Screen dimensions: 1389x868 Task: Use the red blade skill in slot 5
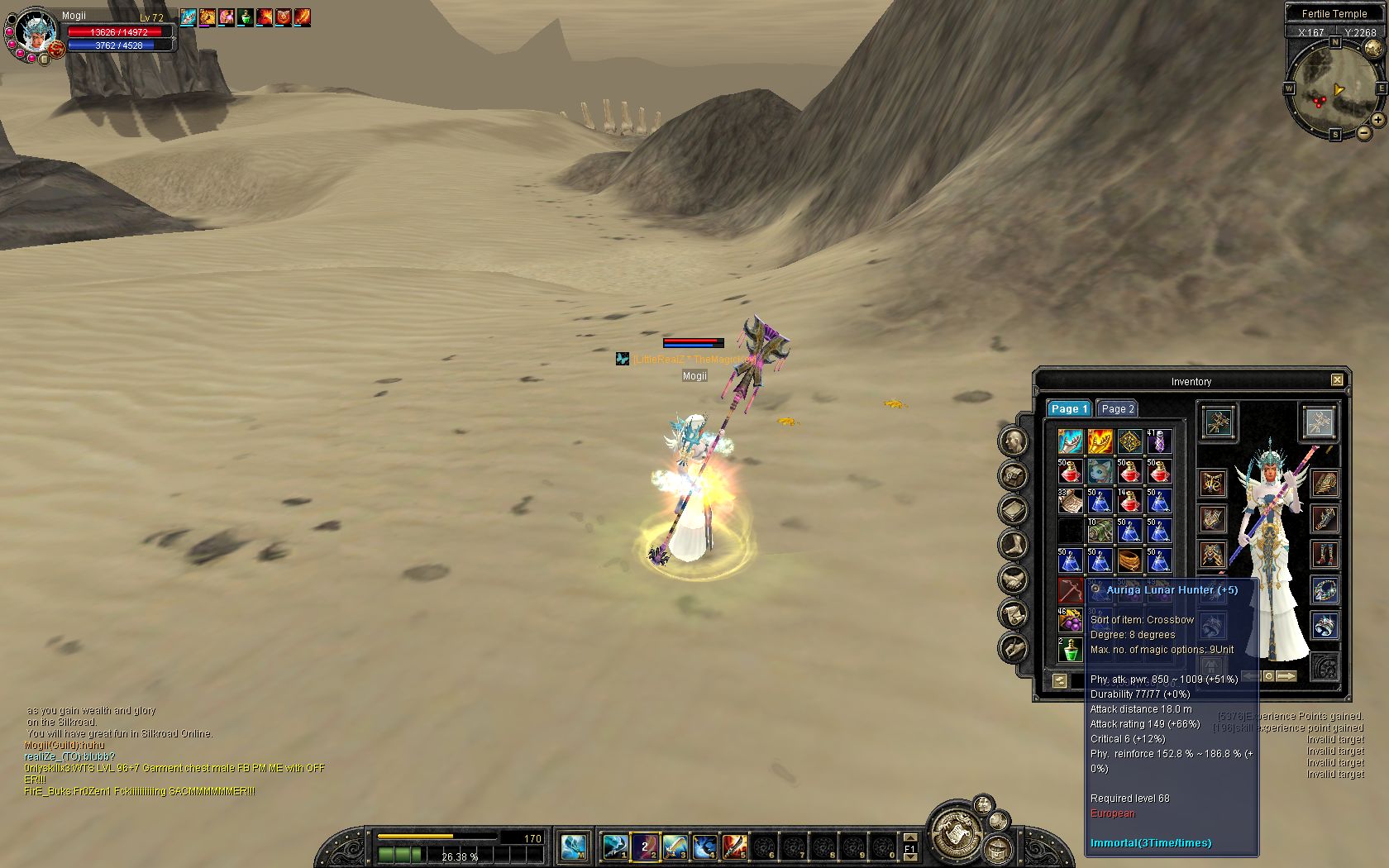point(734,846)
